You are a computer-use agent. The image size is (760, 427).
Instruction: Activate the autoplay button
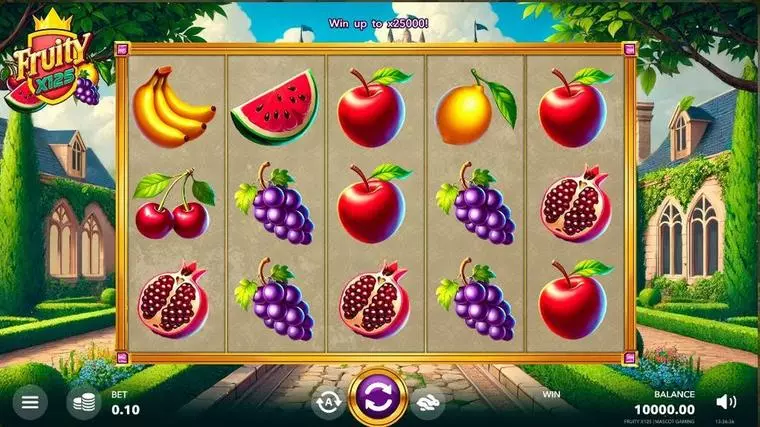click(327, 401)
